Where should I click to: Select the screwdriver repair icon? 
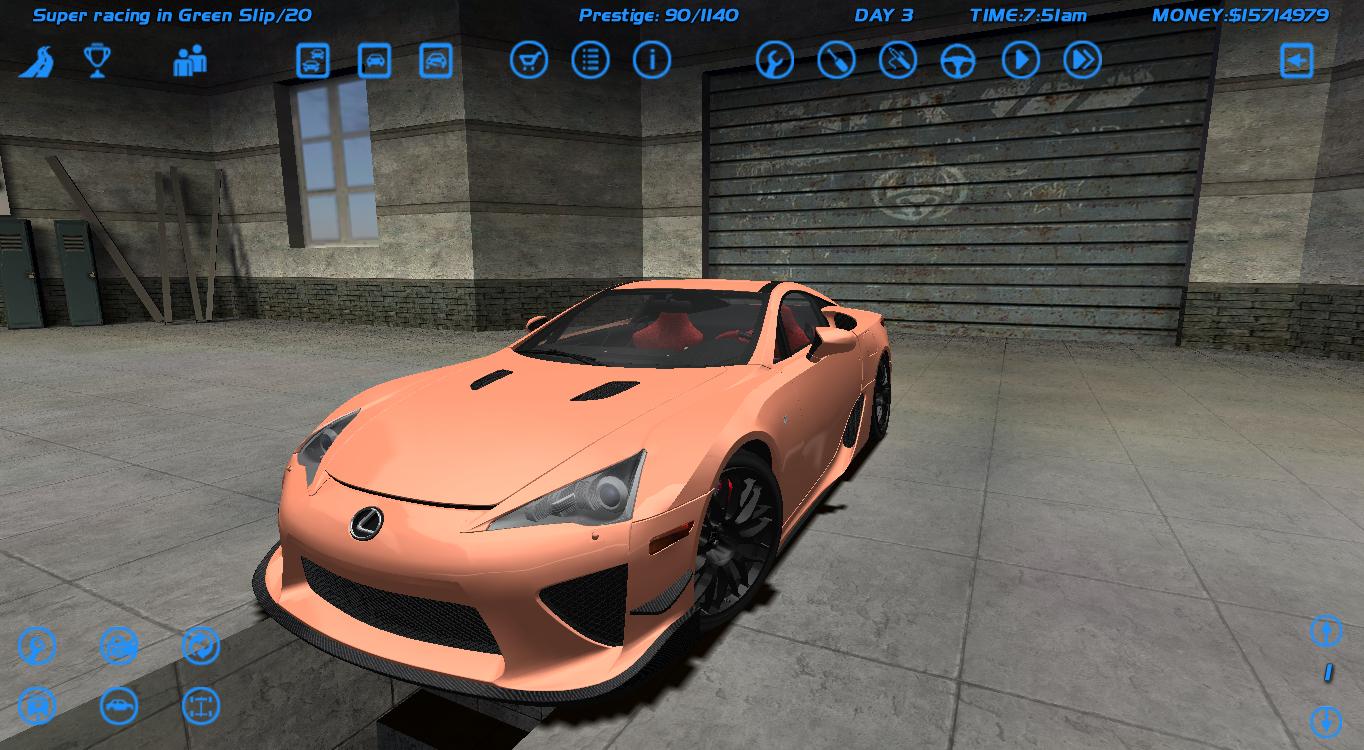[837, 59]
